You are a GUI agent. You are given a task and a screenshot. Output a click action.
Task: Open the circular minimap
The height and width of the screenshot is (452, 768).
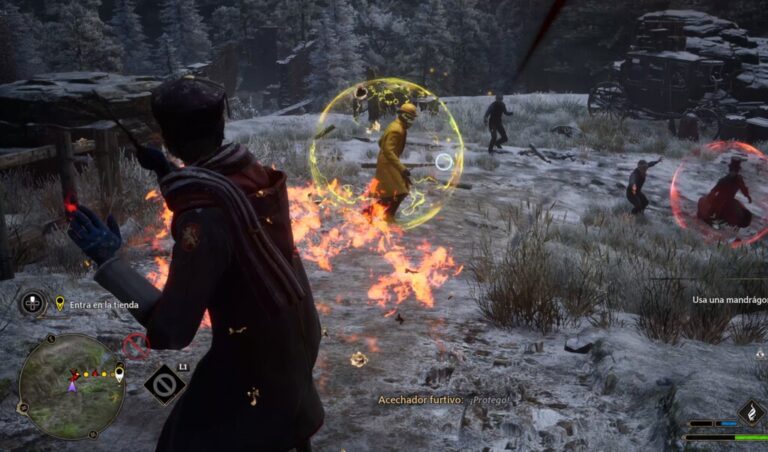pyautogui.click(x=70, y=385)
